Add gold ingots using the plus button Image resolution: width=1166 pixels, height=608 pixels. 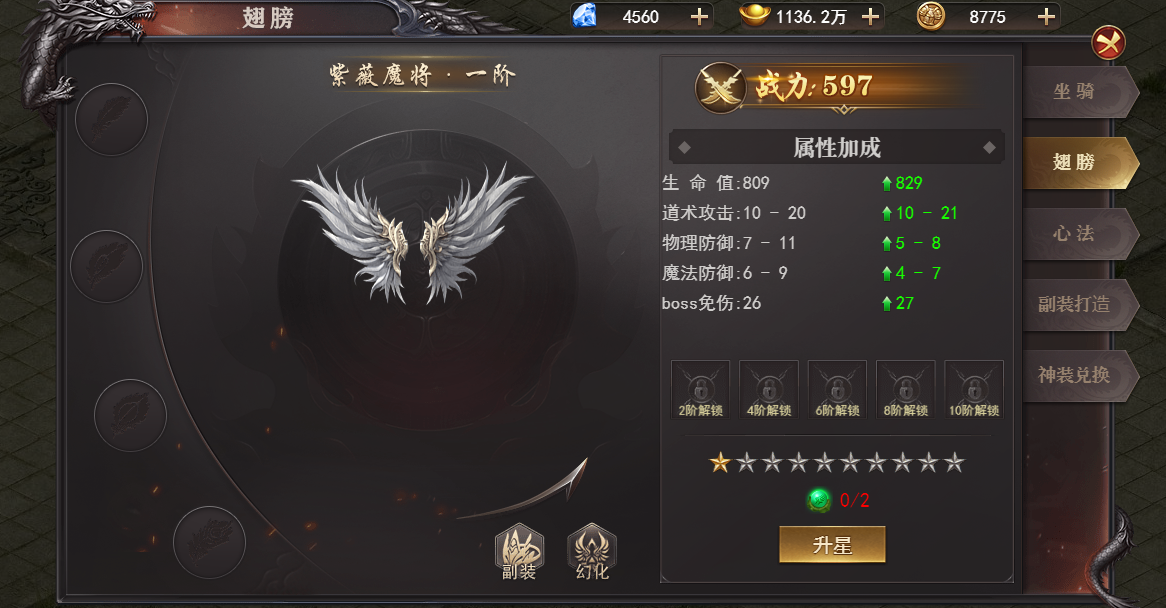[871, 16]
